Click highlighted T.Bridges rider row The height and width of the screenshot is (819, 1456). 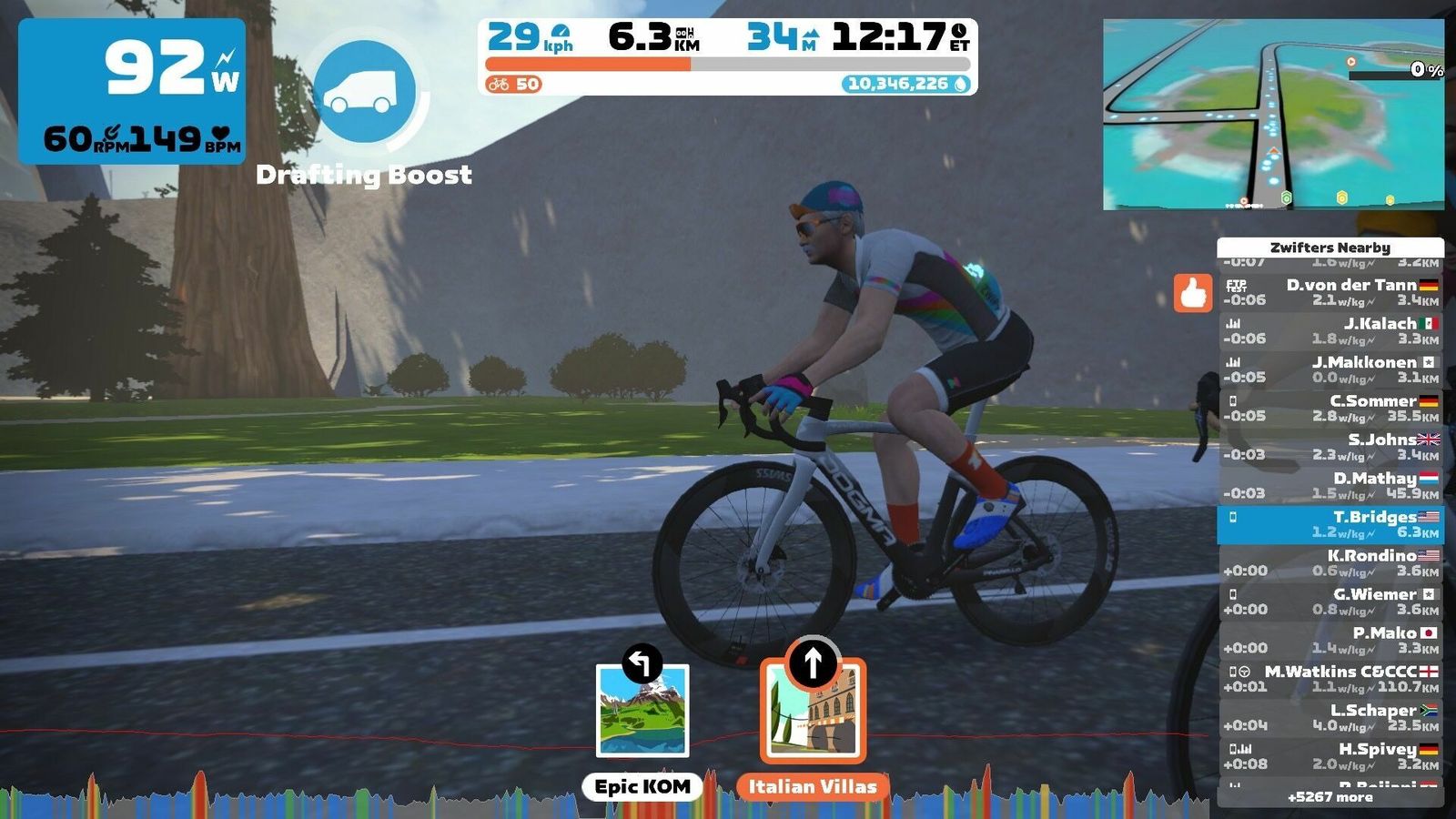(1330, 525)
